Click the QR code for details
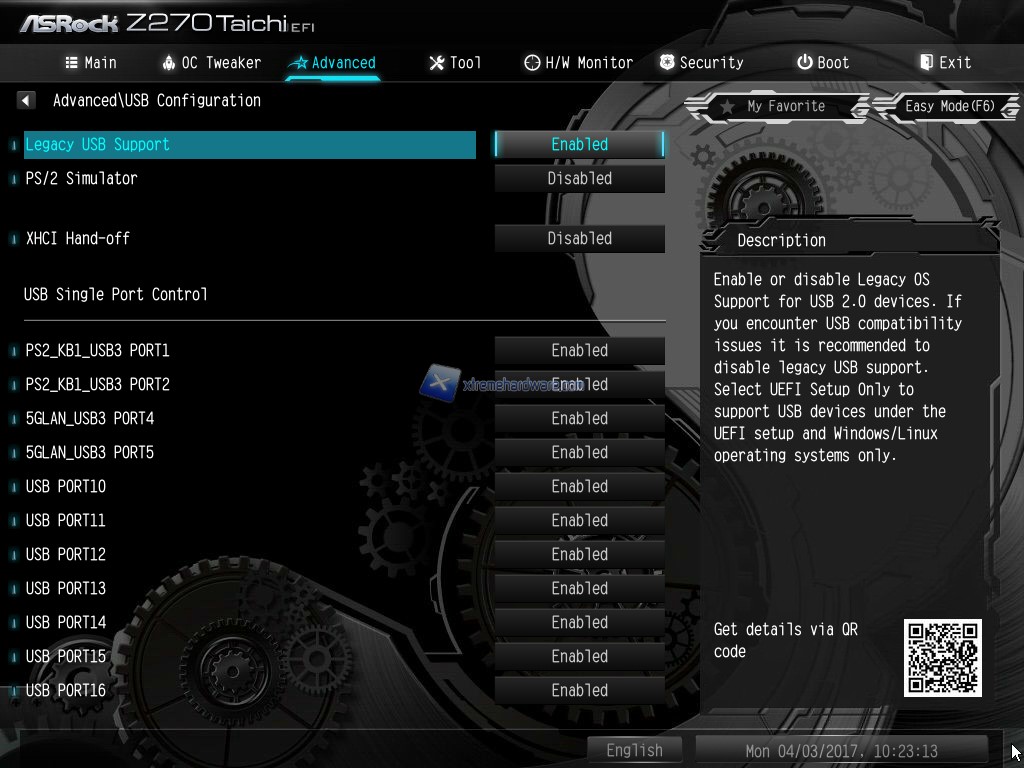Image resolution: width=1024 pixels, height=768 pixels. tap(942, 657)
